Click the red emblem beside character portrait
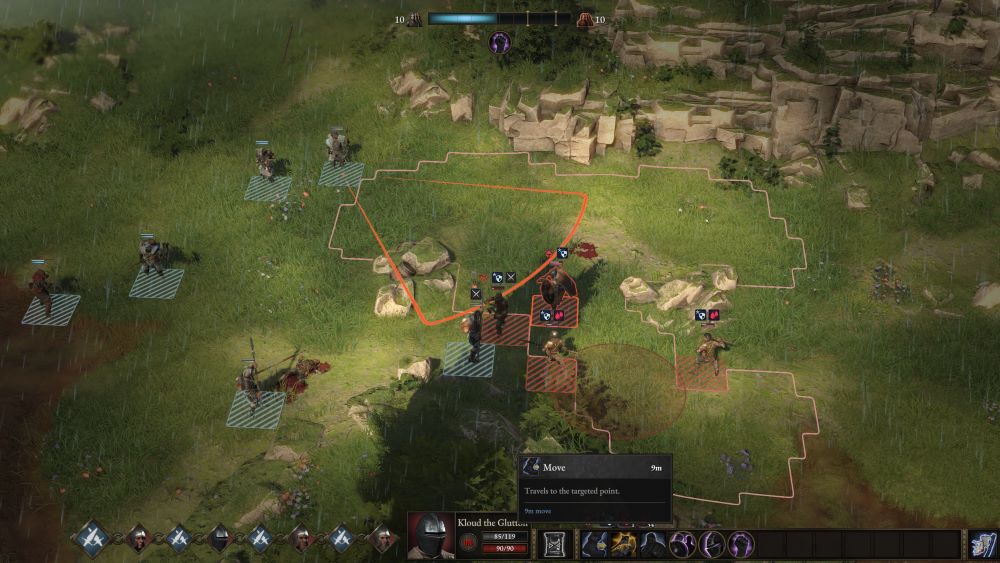 [x=468, y=543]
